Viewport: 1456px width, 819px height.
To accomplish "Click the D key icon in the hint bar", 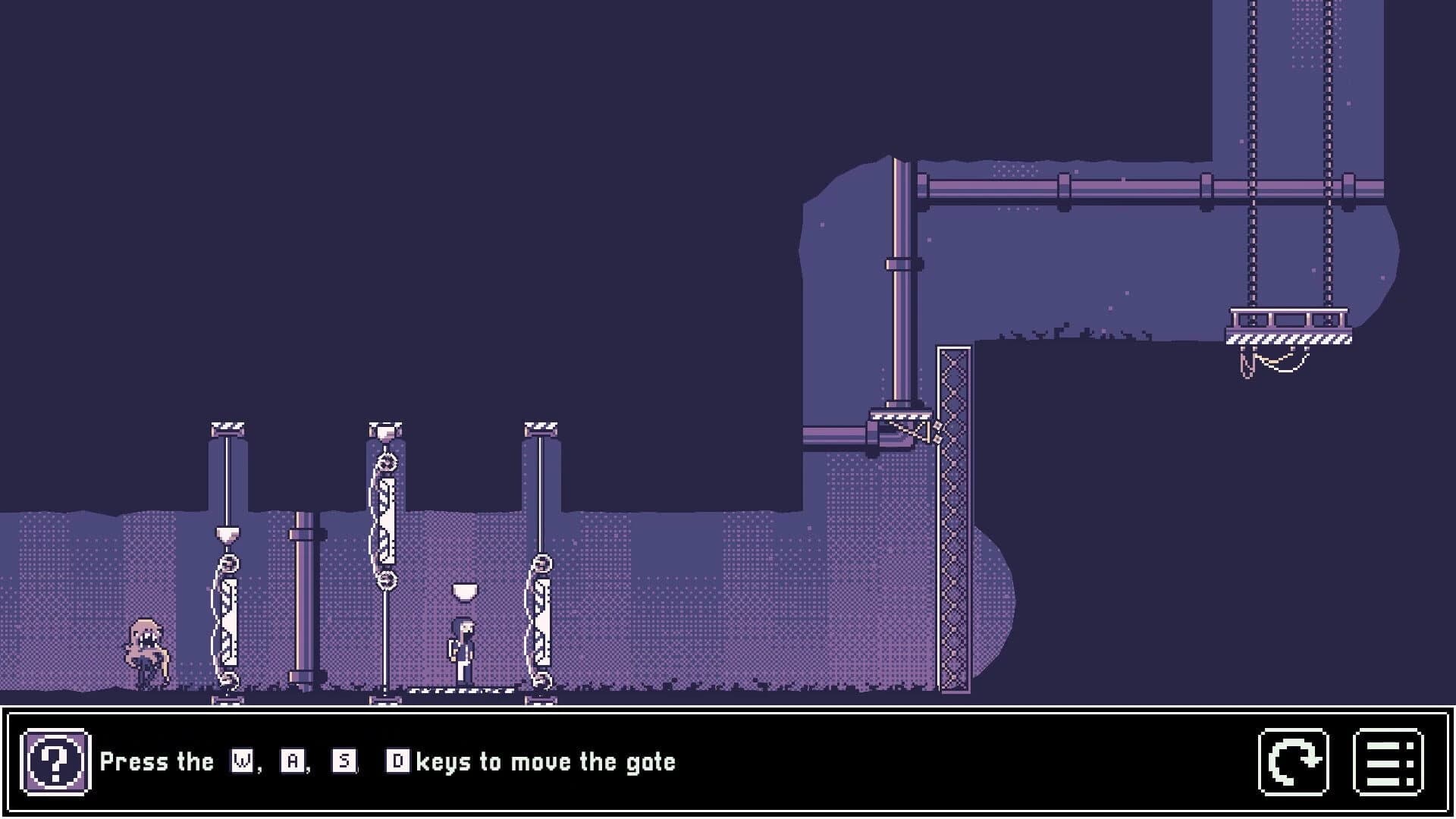I will 400,761.
